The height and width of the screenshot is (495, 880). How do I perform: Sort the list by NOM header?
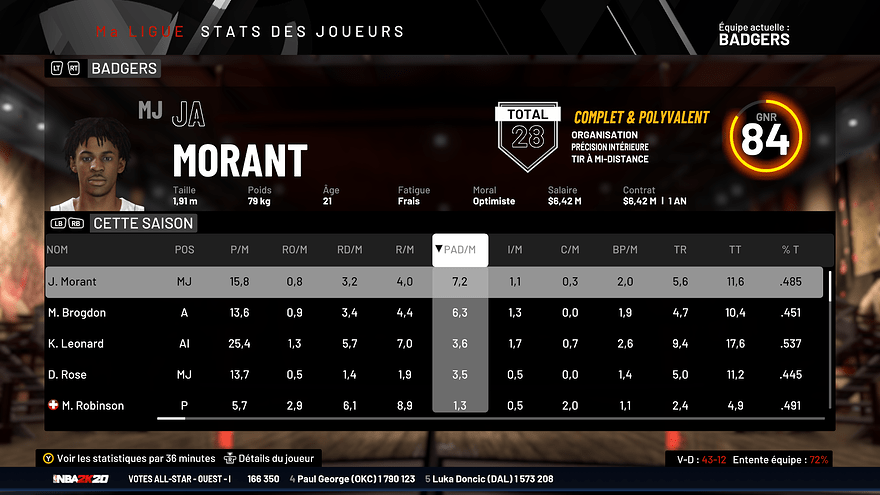58,249
